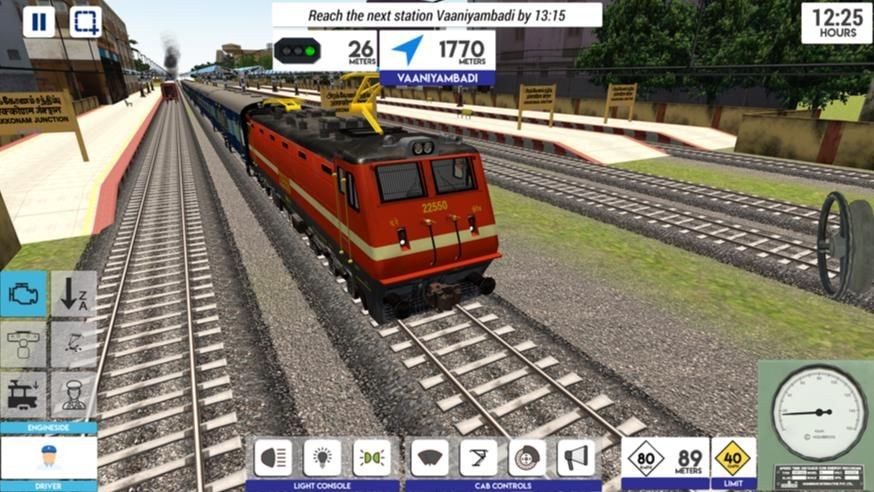
Task: Toggle the green marker lights
Action: (x=371, y=457)
